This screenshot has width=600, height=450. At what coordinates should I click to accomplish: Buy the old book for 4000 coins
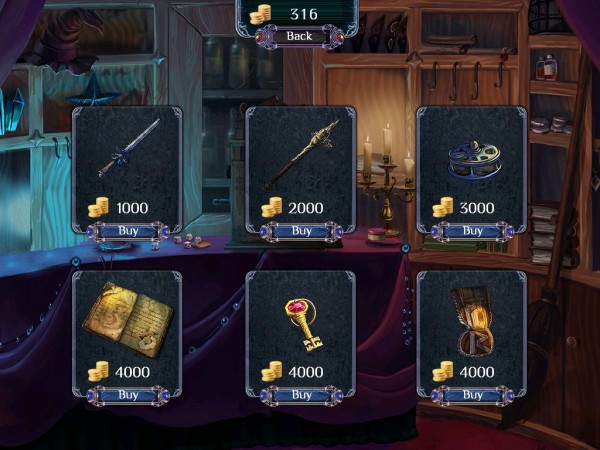[x=128, y=395]
